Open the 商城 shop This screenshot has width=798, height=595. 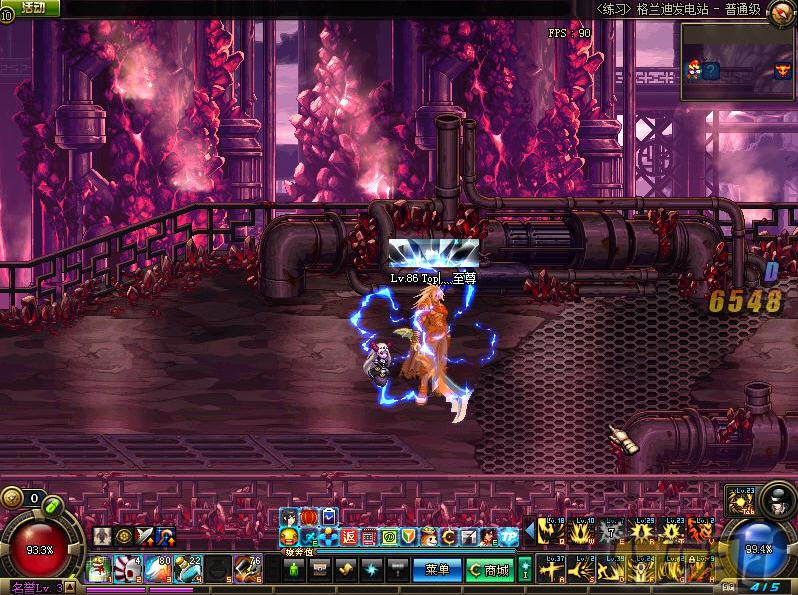click(489, 570)
